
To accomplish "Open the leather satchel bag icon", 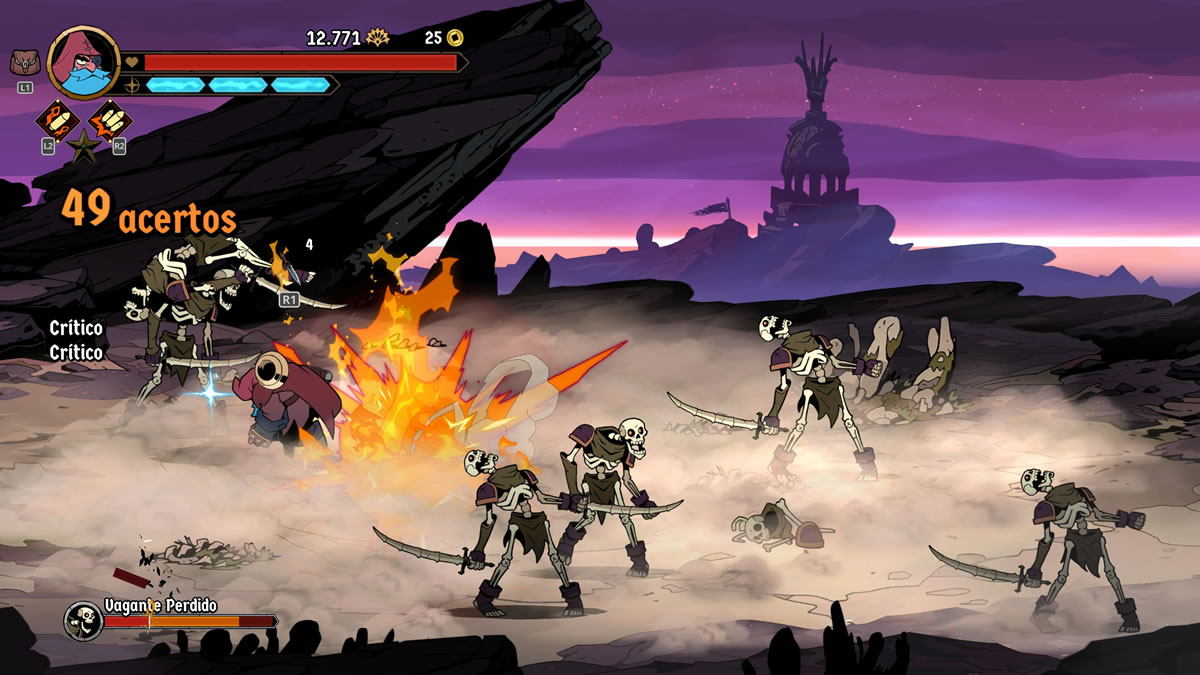I will tap(25, 63).
